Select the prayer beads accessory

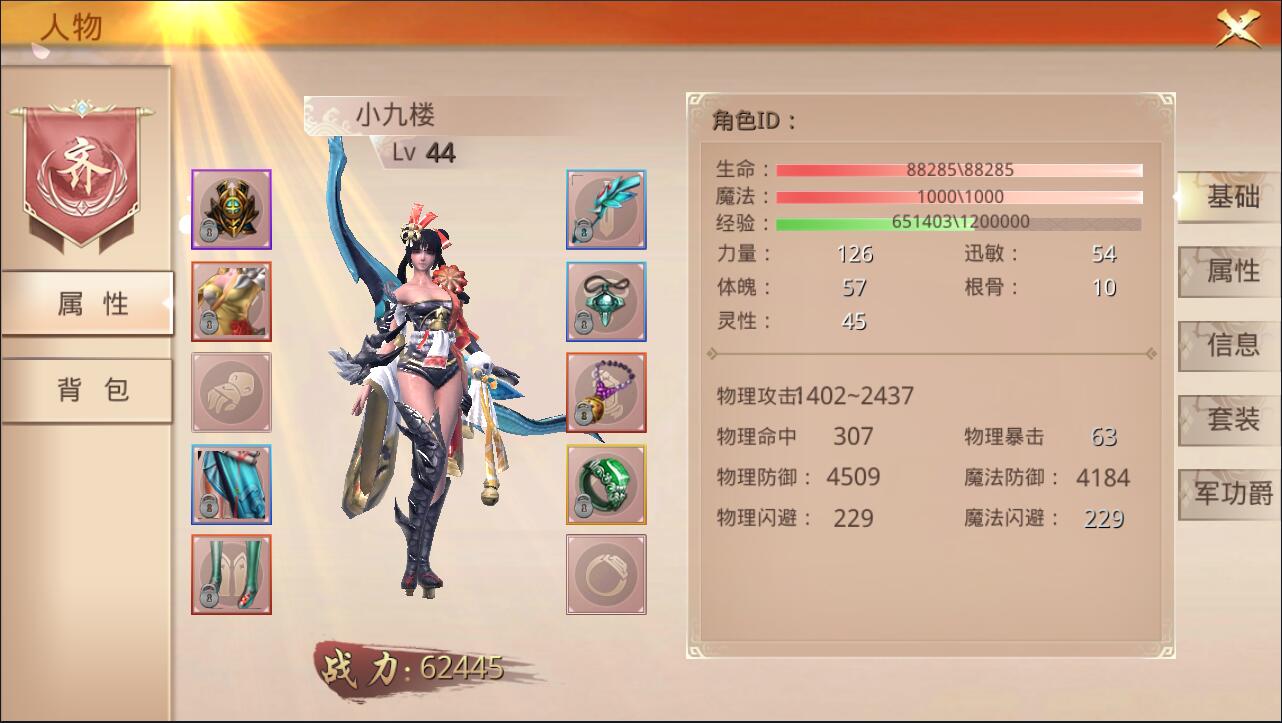(x=605, y=391)
